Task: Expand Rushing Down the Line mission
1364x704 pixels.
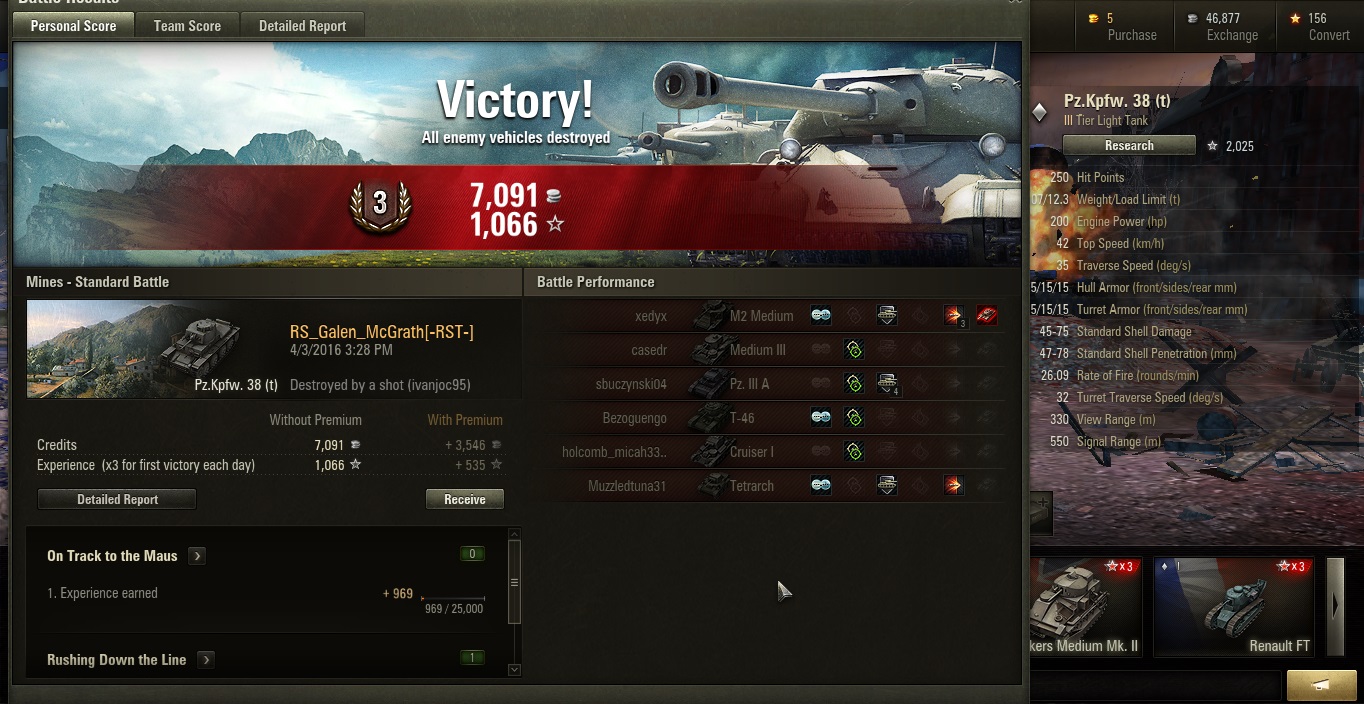Action: coord(205,660)
